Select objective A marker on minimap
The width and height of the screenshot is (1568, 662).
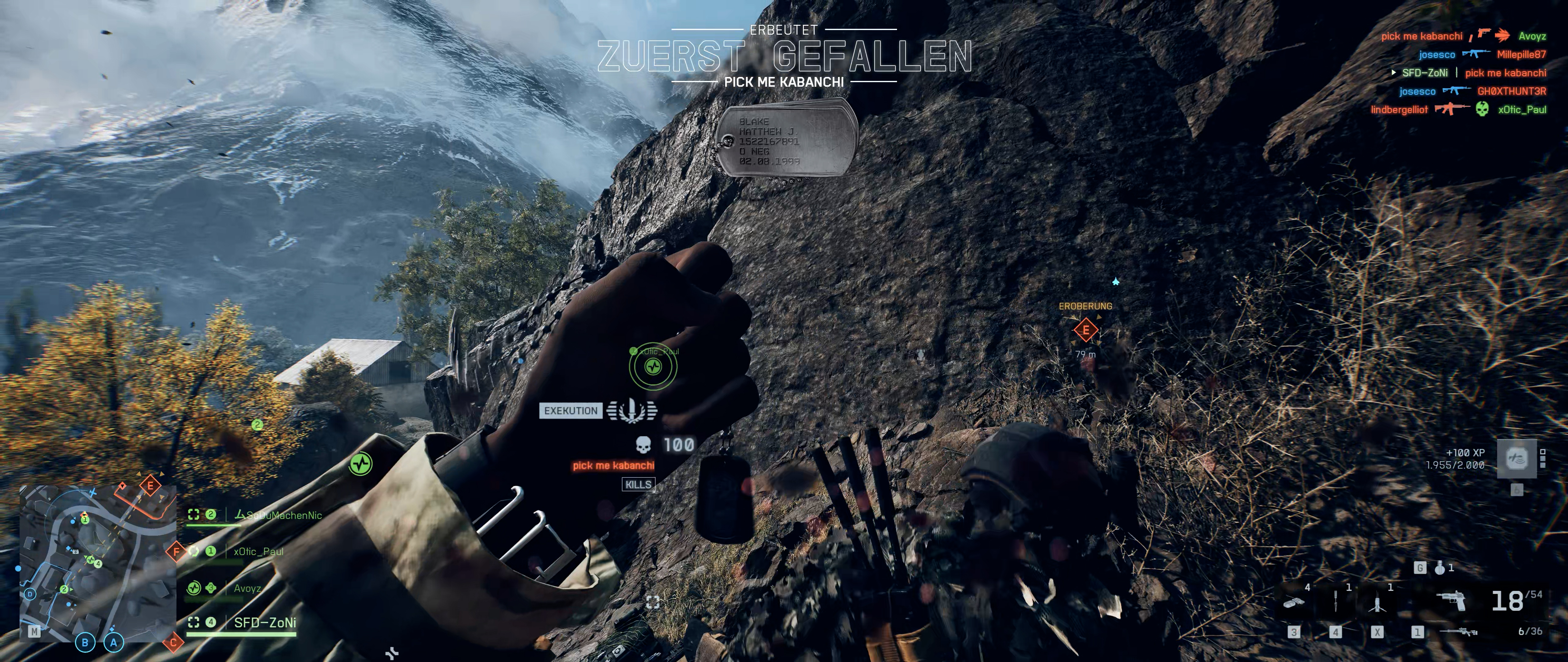point(113,642)
